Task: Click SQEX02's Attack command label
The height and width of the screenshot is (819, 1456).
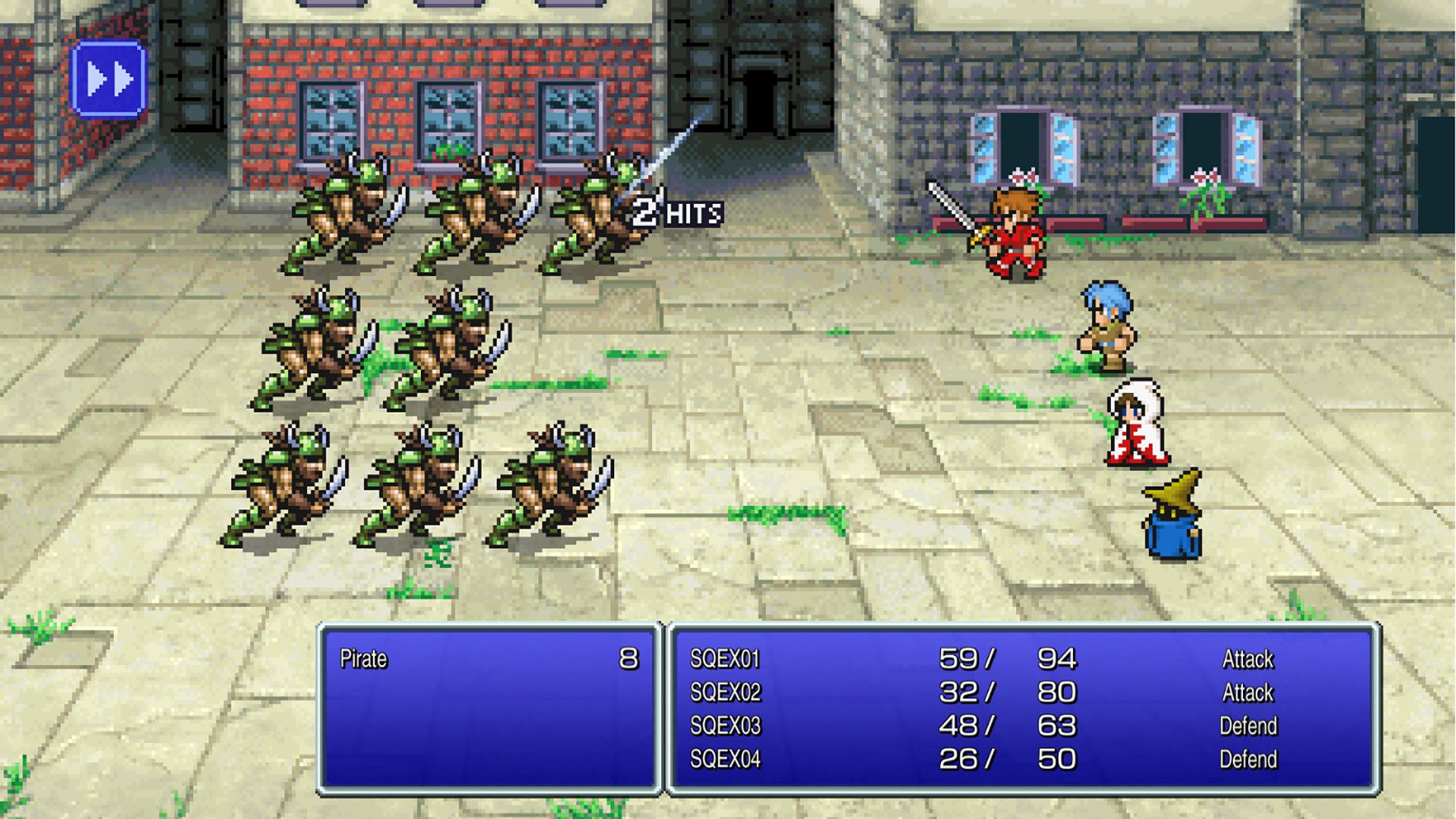Action: (1250, 692)
